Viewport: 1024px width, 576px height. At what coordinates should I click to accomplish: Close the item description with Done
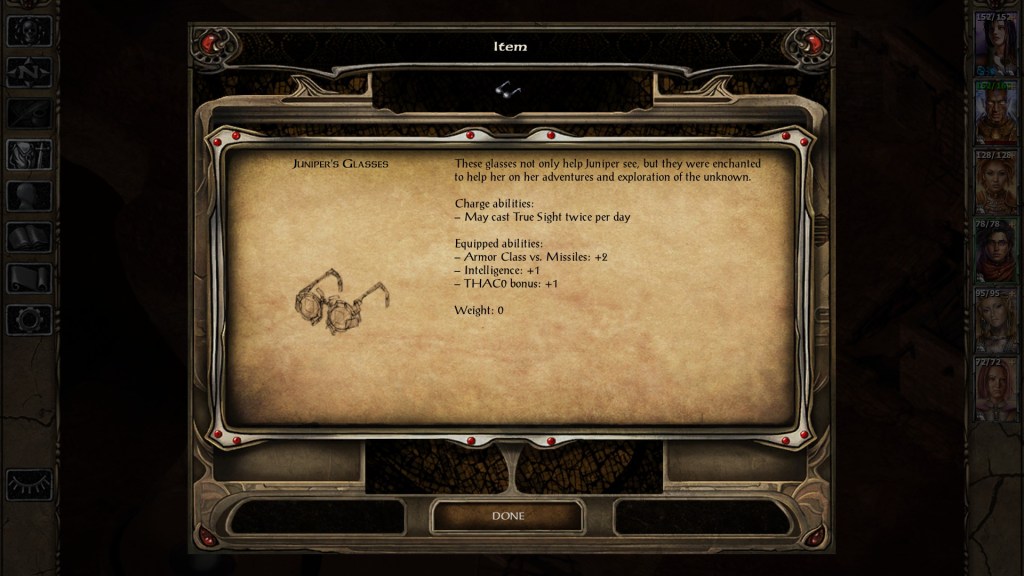tap(507, 516)
